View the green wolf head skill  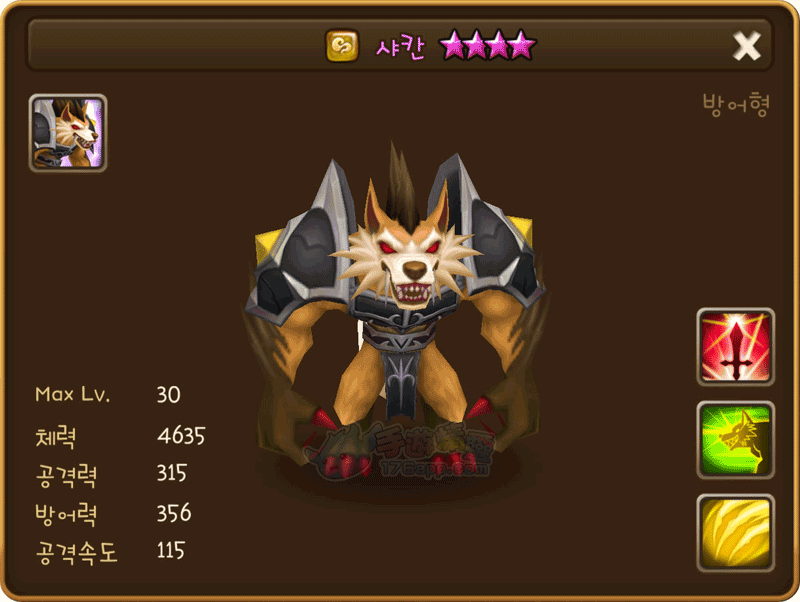[735, 440]
